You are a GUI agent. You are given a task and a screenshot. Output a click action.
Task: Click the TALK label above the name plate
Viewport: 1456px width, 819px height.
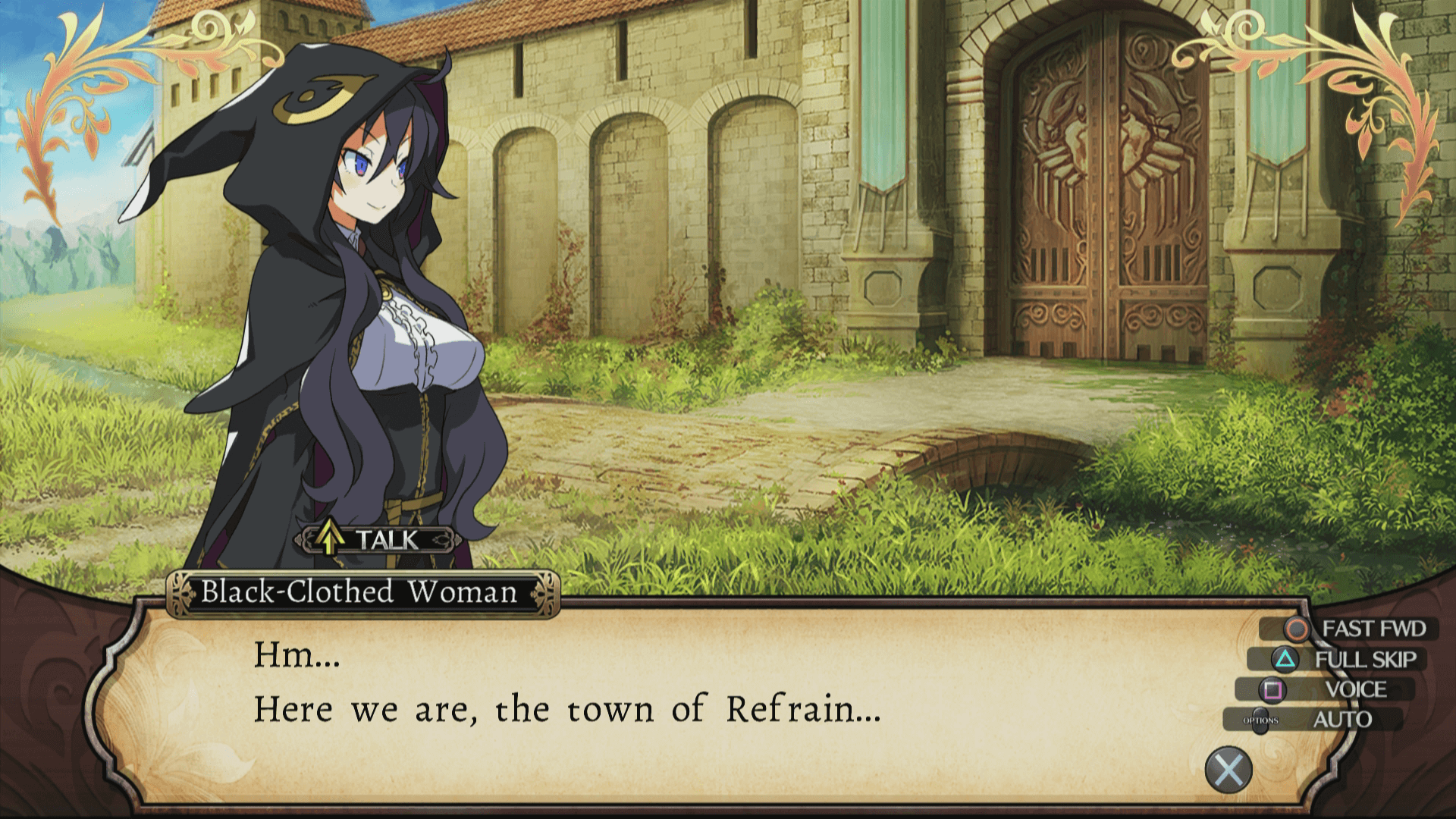(x=376, y=540)
